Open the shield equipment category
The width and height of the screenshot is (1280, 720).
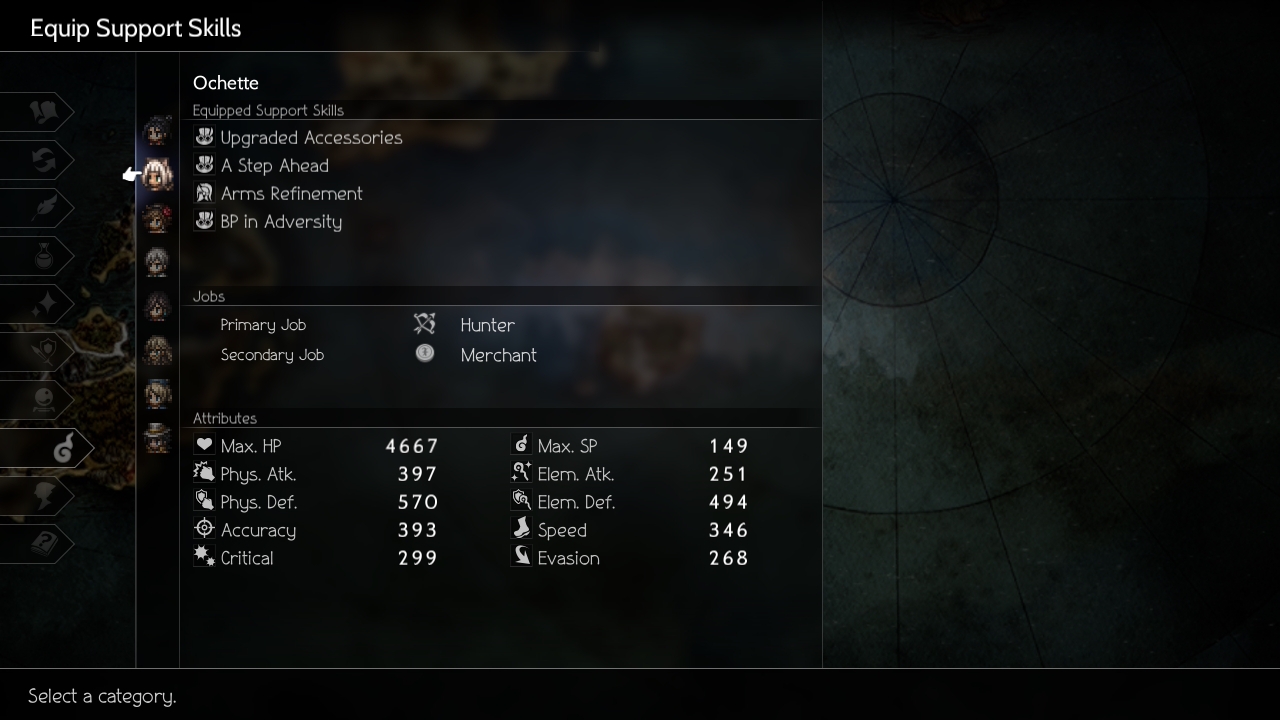coord(42,352)
